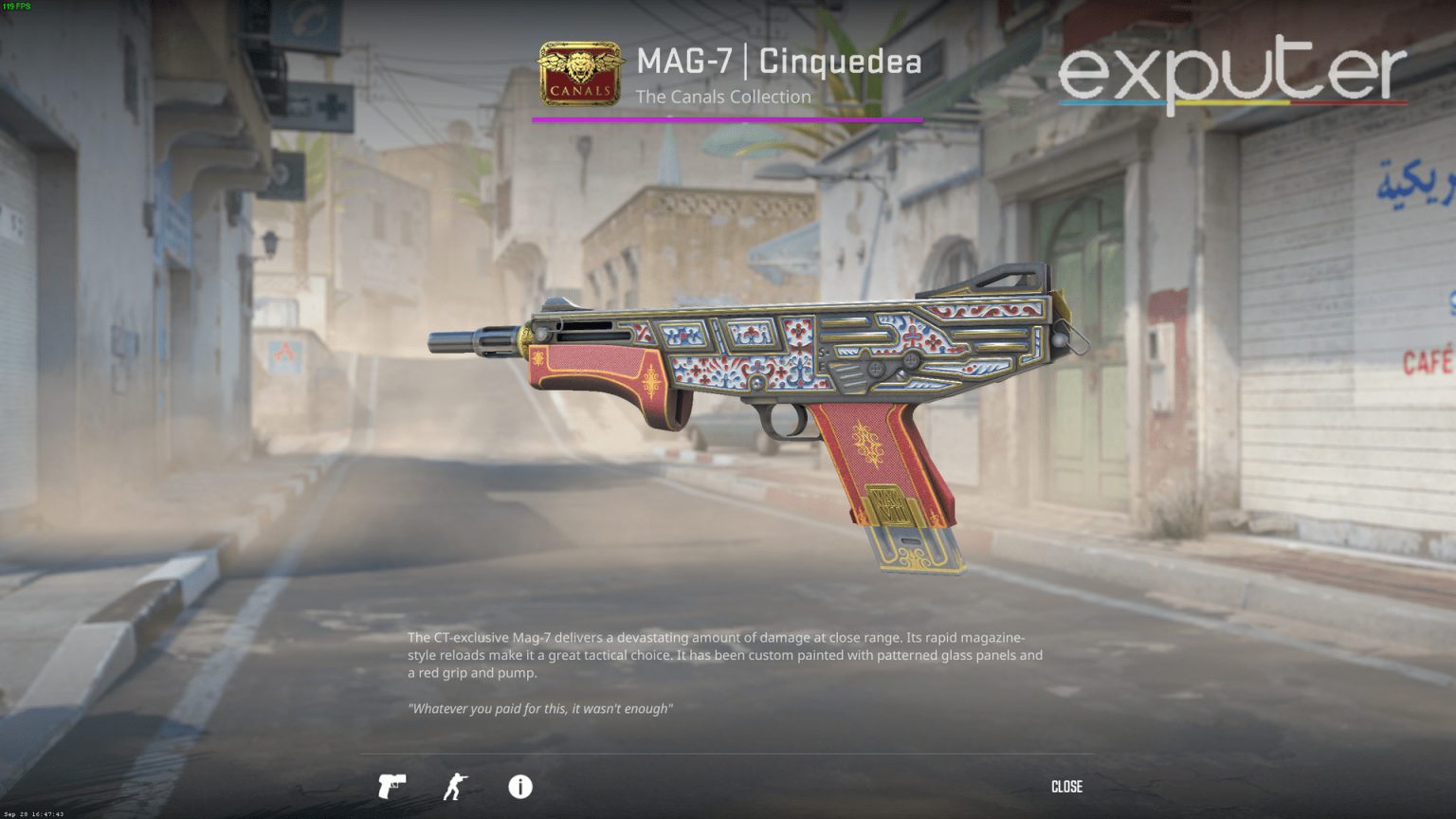This screenshot has height=819, width=1456.
Task: Click the Canals Collection badge icon
Action: pos(579,74)
